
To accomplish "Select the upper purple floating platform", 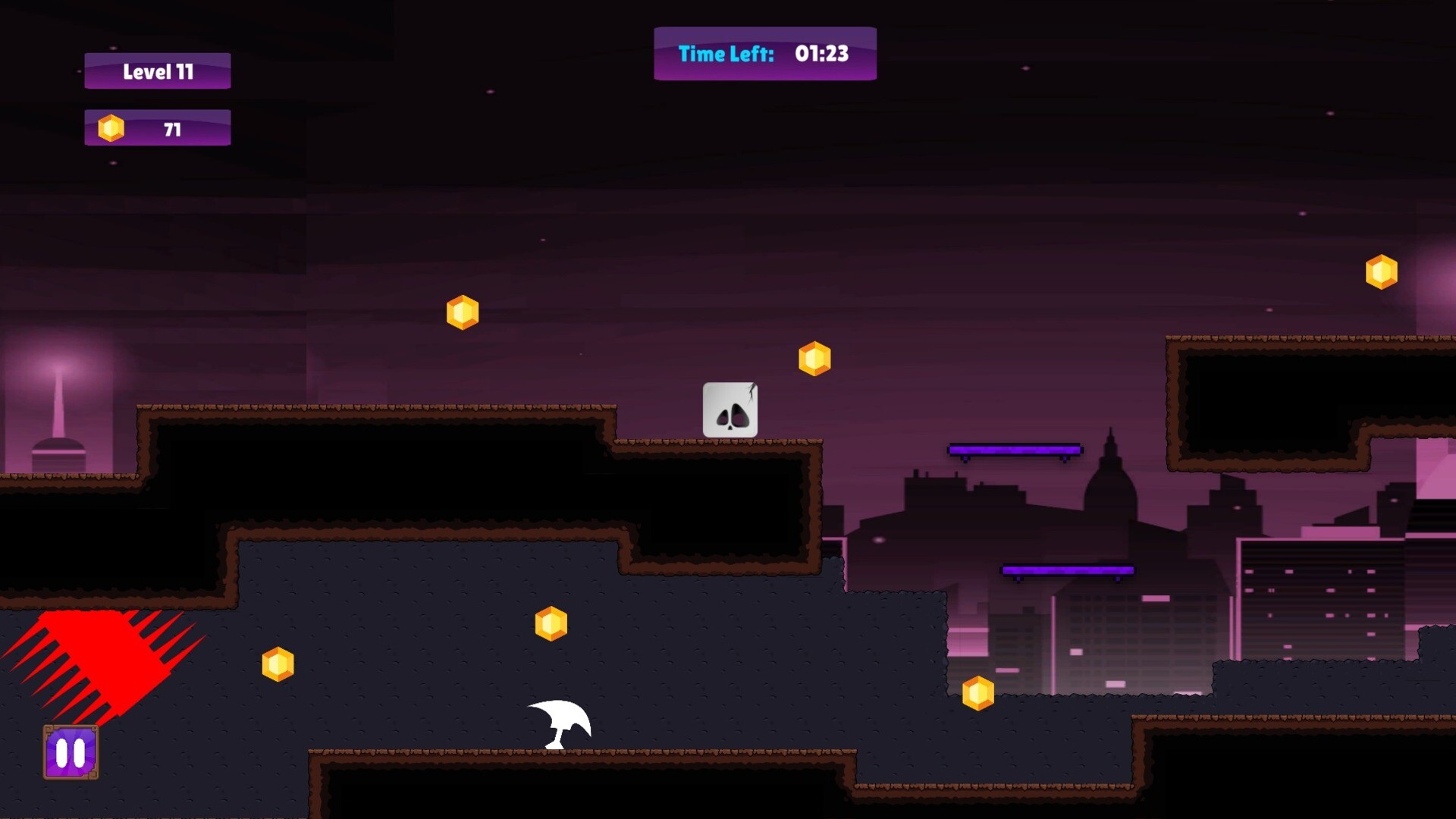I will point(1014,449).
